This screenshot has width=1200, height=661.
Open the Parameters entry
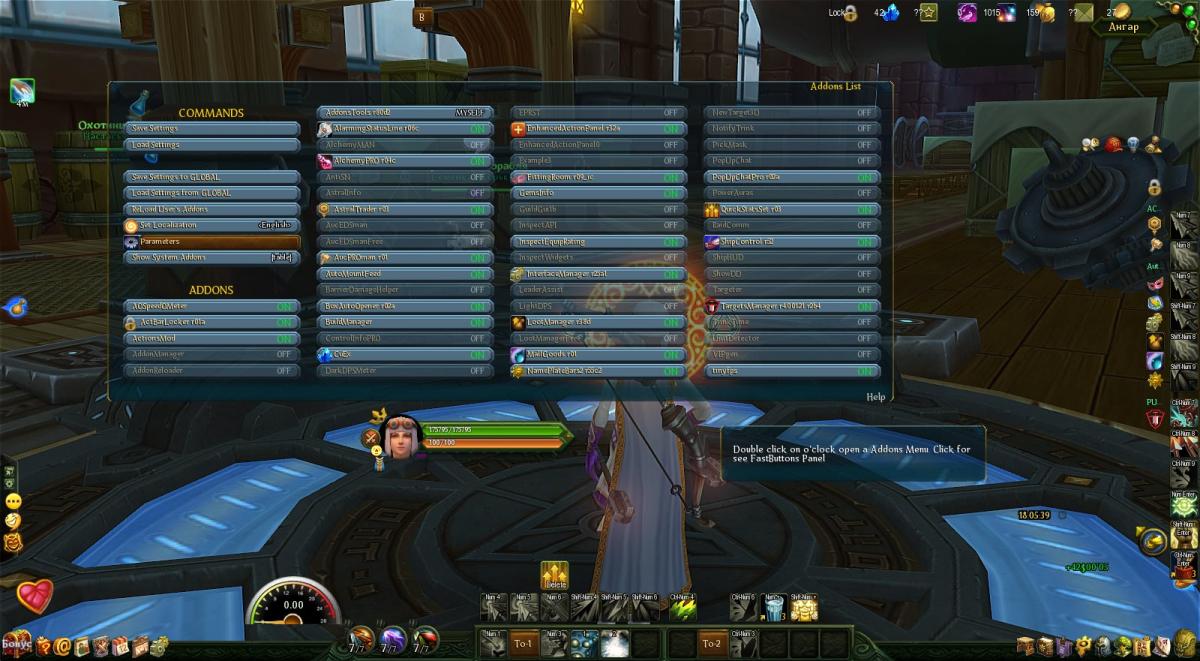tap(214, 242)
